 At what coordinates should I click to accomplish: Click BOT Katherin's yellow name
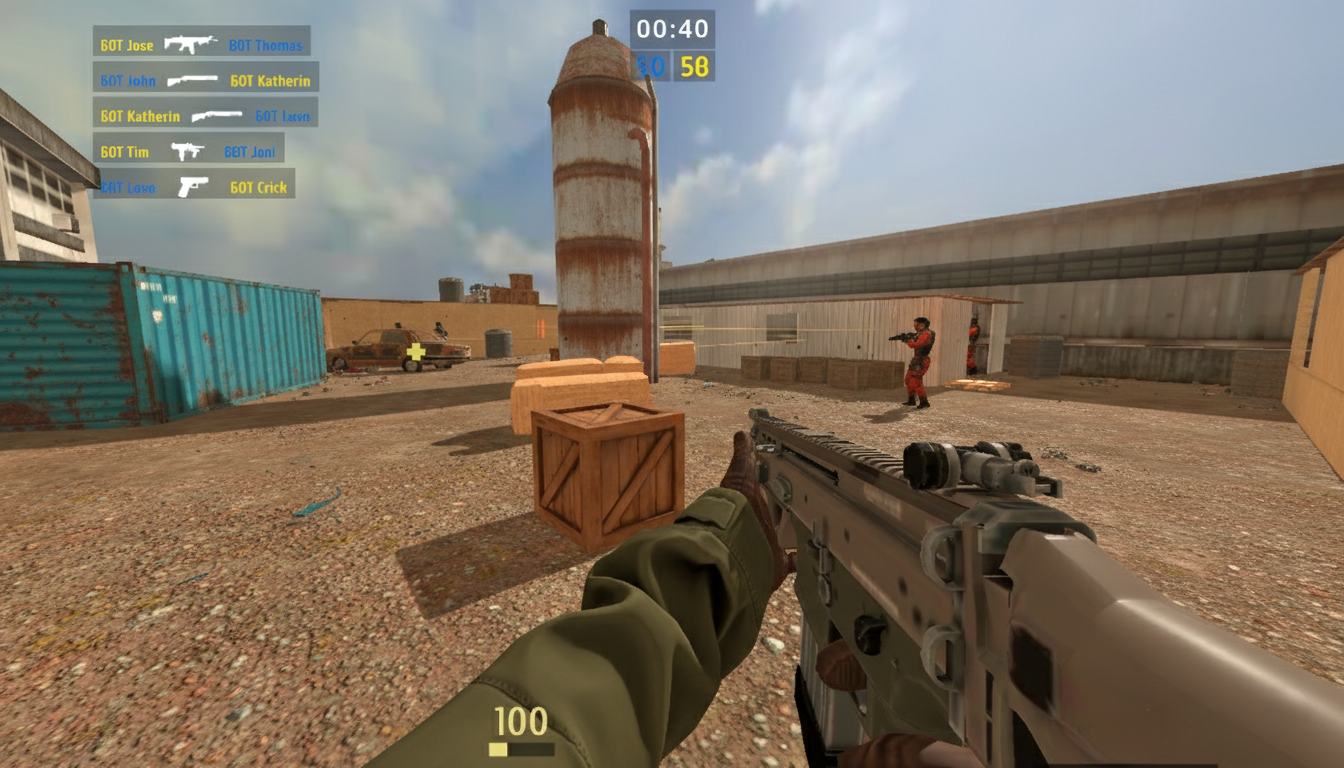point(271,80)
